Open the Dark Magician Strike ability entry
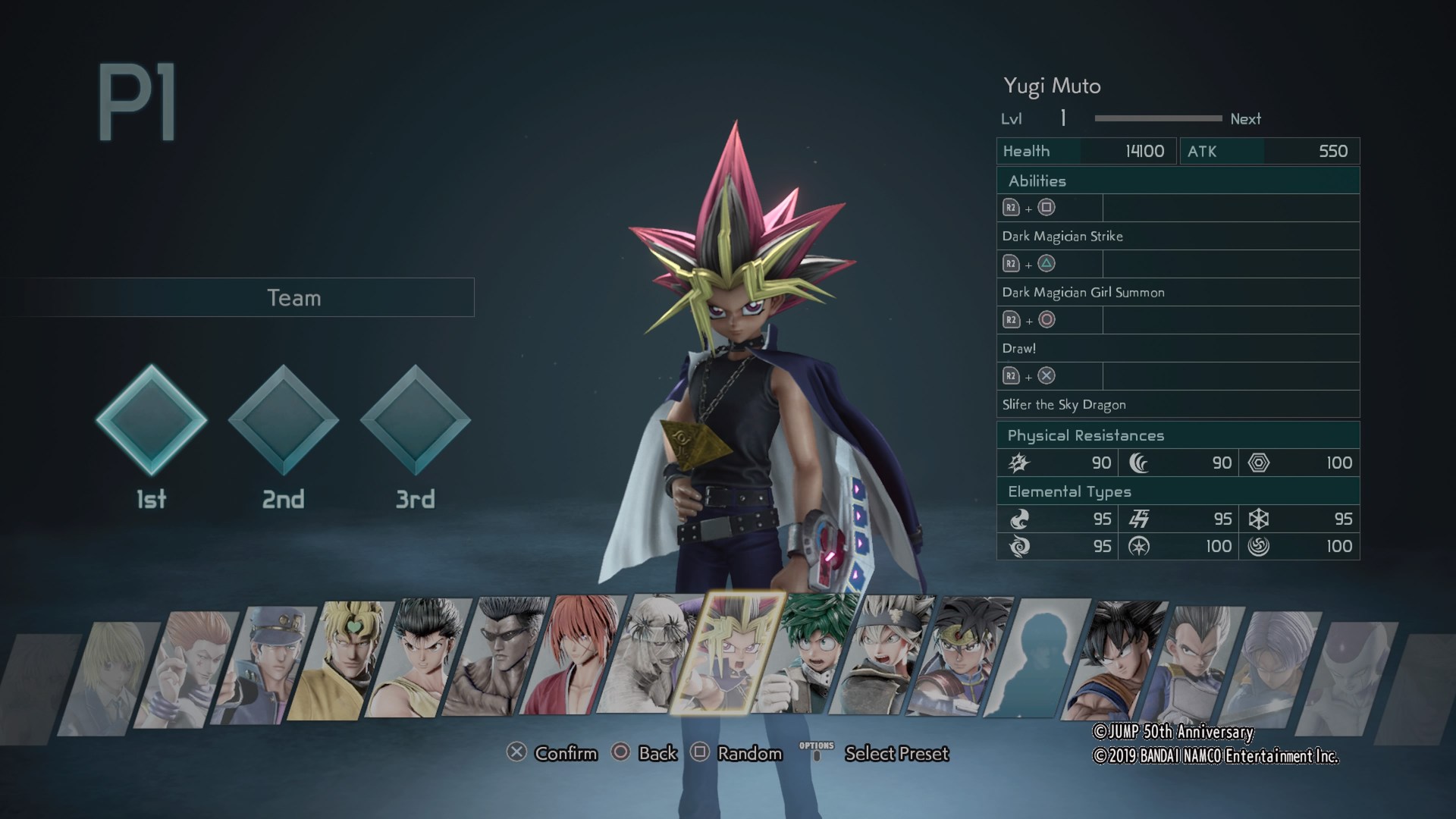Viewport: 1456px width, 819px height. coord(1062,236)
